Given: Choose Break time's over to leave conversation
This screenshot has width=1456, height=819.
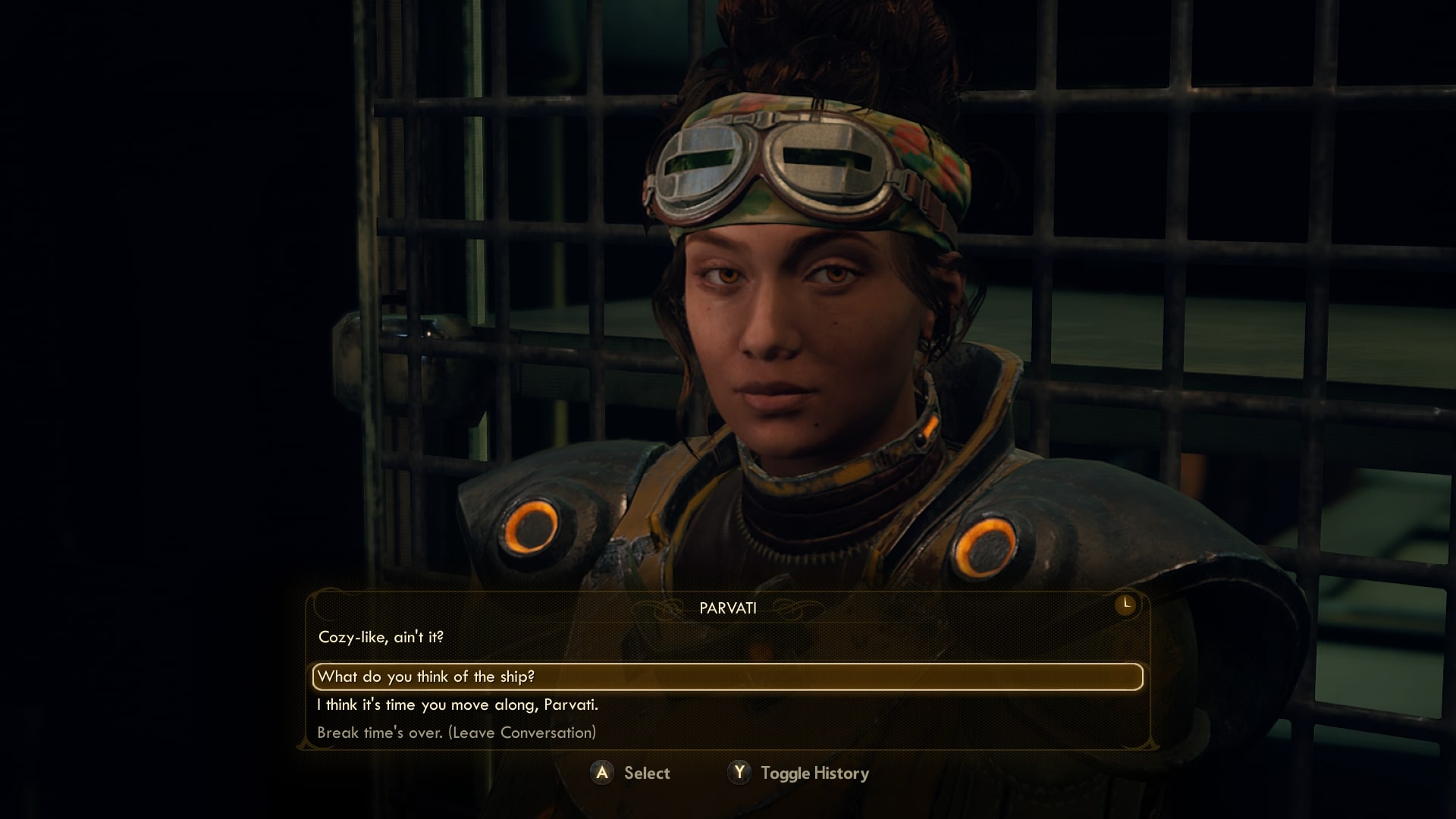Looking at the screenshot, I should coord(457,733).
